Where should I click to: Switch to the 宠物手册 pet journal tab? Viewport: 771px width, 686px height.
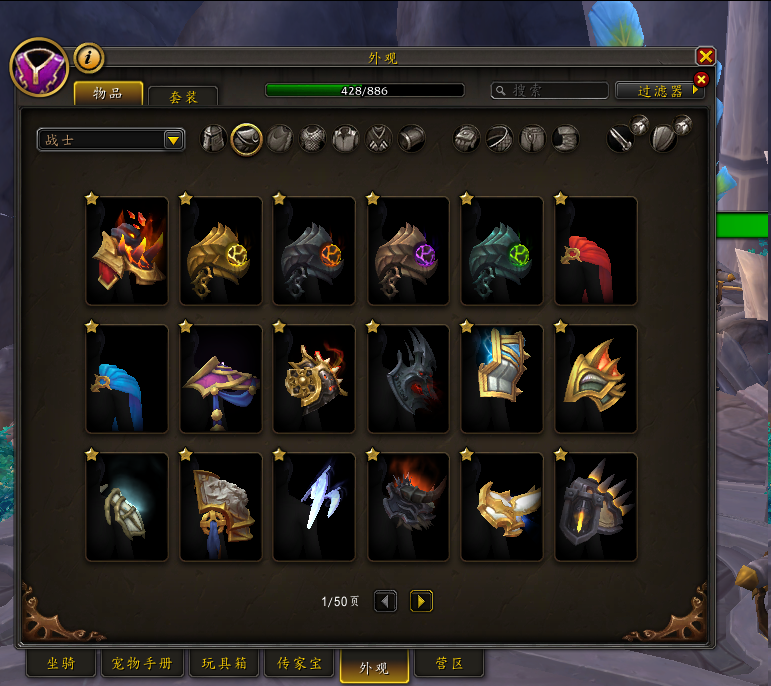(x=141, y=664)
